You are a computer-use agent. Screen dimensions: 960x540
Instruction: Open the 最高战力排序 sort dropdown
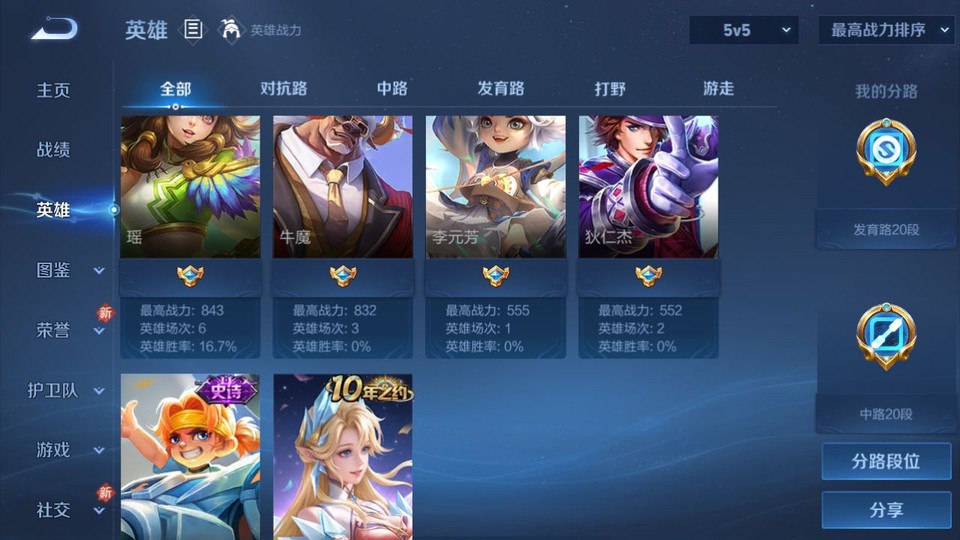tap(886, 30)
